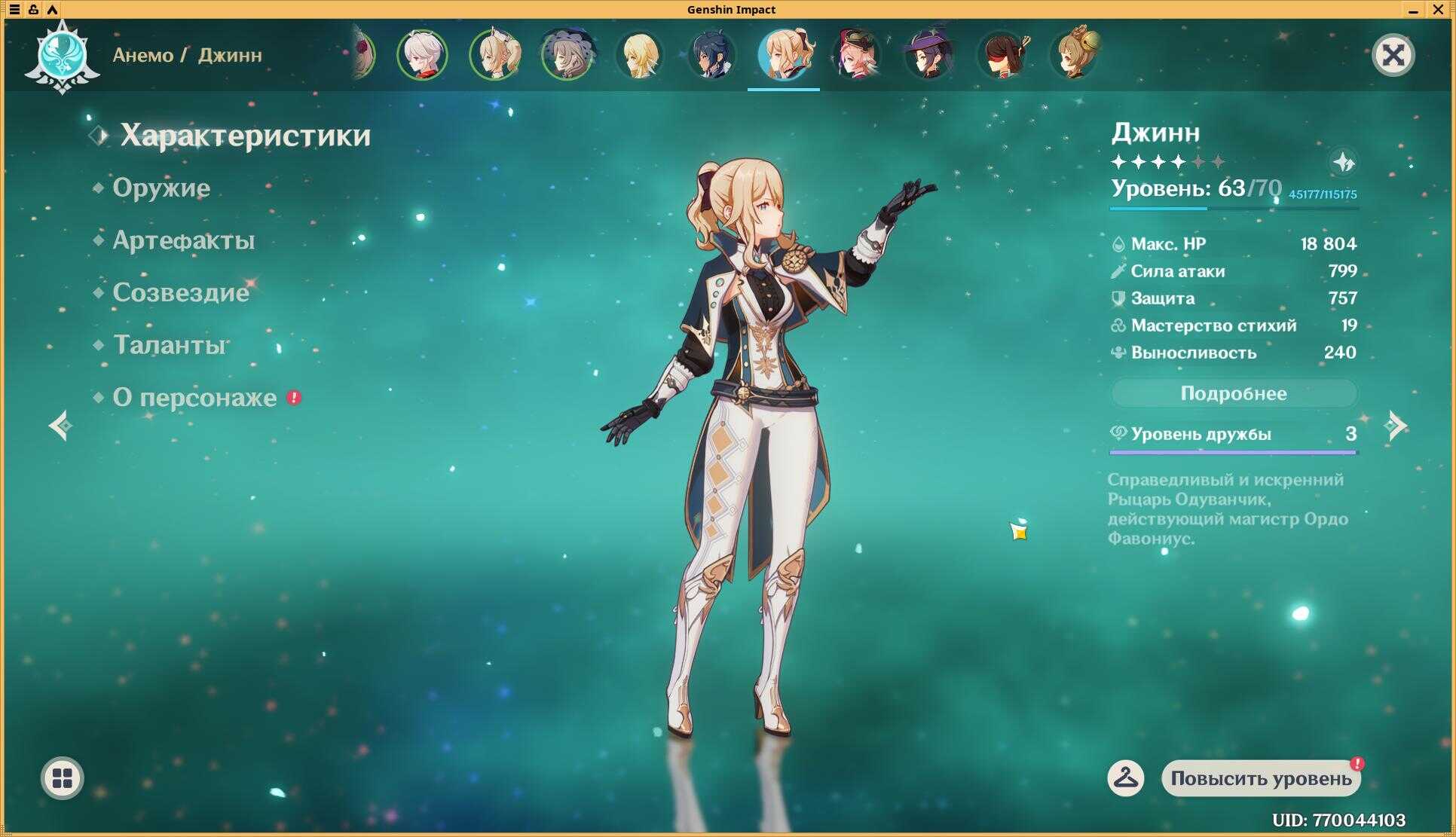Open the outfit hanger icon
Image resolution: width=1456 pixels, height=837 pixels.
coord(1125,778)
